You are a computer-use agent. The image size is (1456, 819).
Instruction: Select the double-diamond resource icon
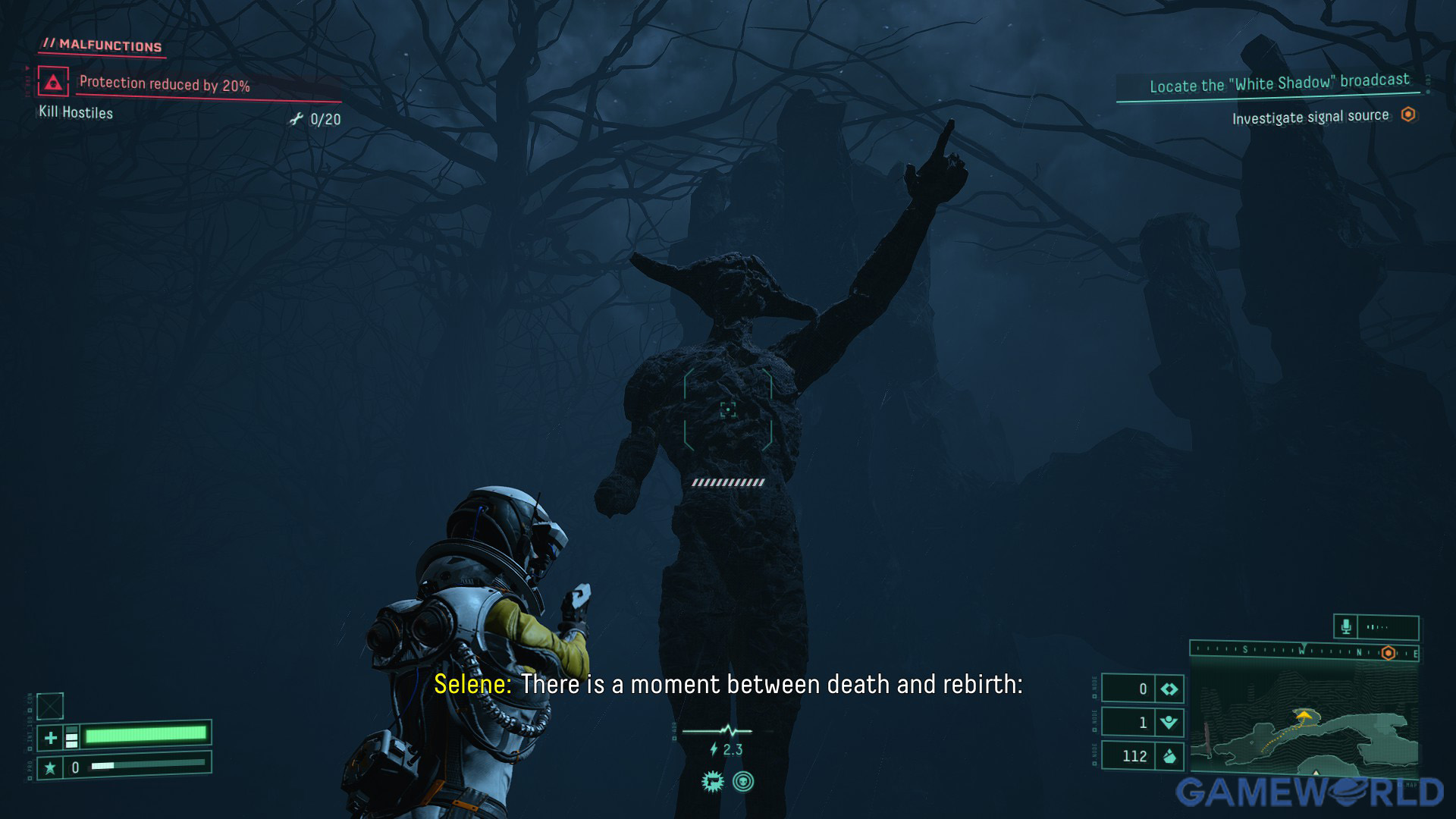[1169, 689]
